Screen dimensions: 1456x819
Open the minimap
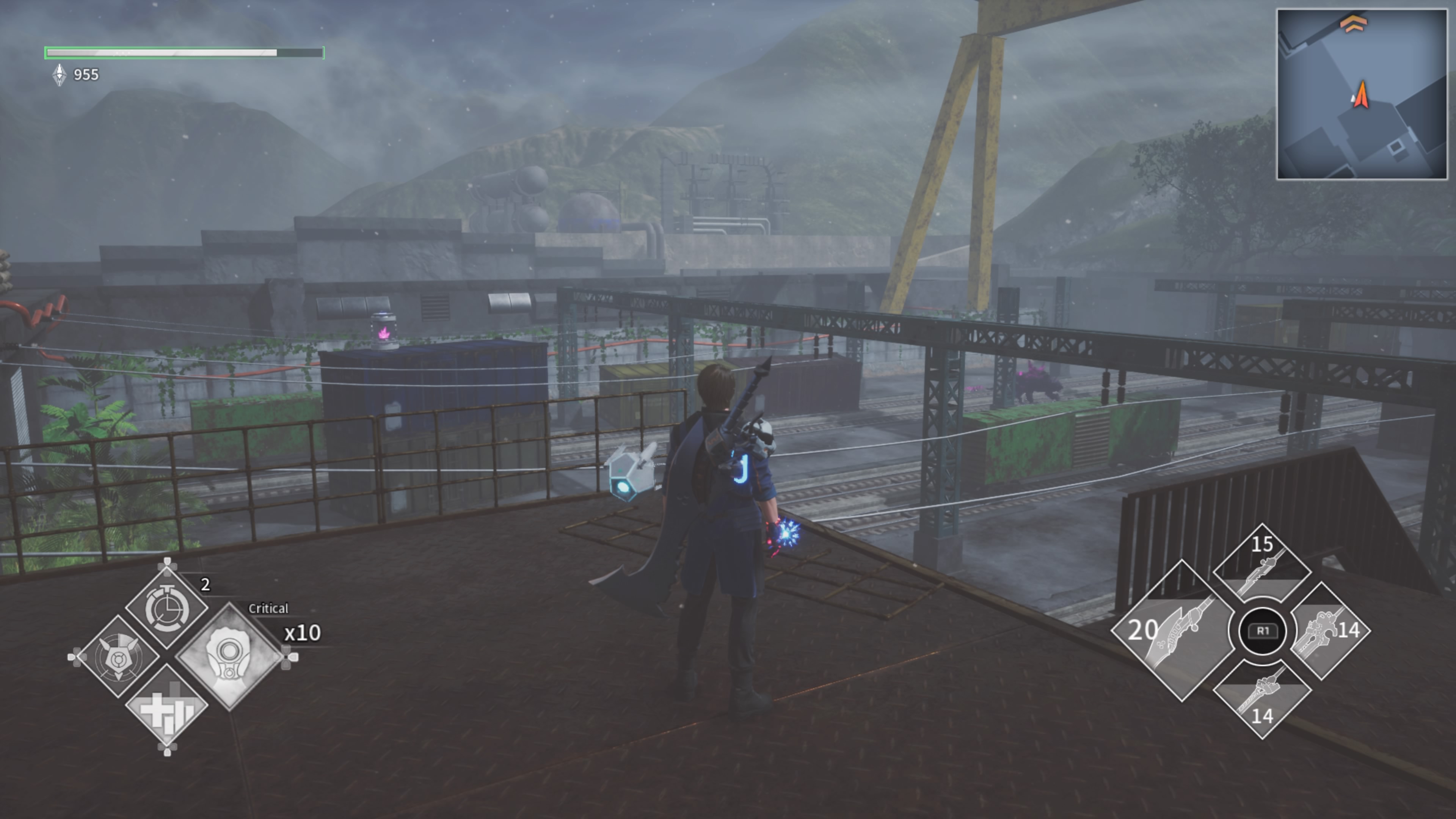(1362, 94)
